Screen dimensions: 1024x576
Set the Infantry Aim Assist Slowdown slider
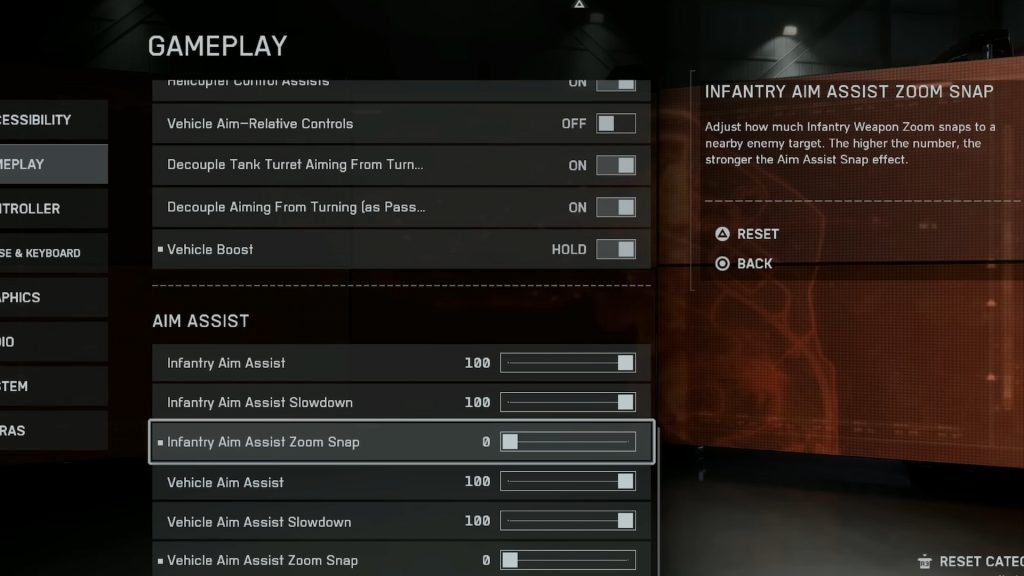[x=568, y=402]
